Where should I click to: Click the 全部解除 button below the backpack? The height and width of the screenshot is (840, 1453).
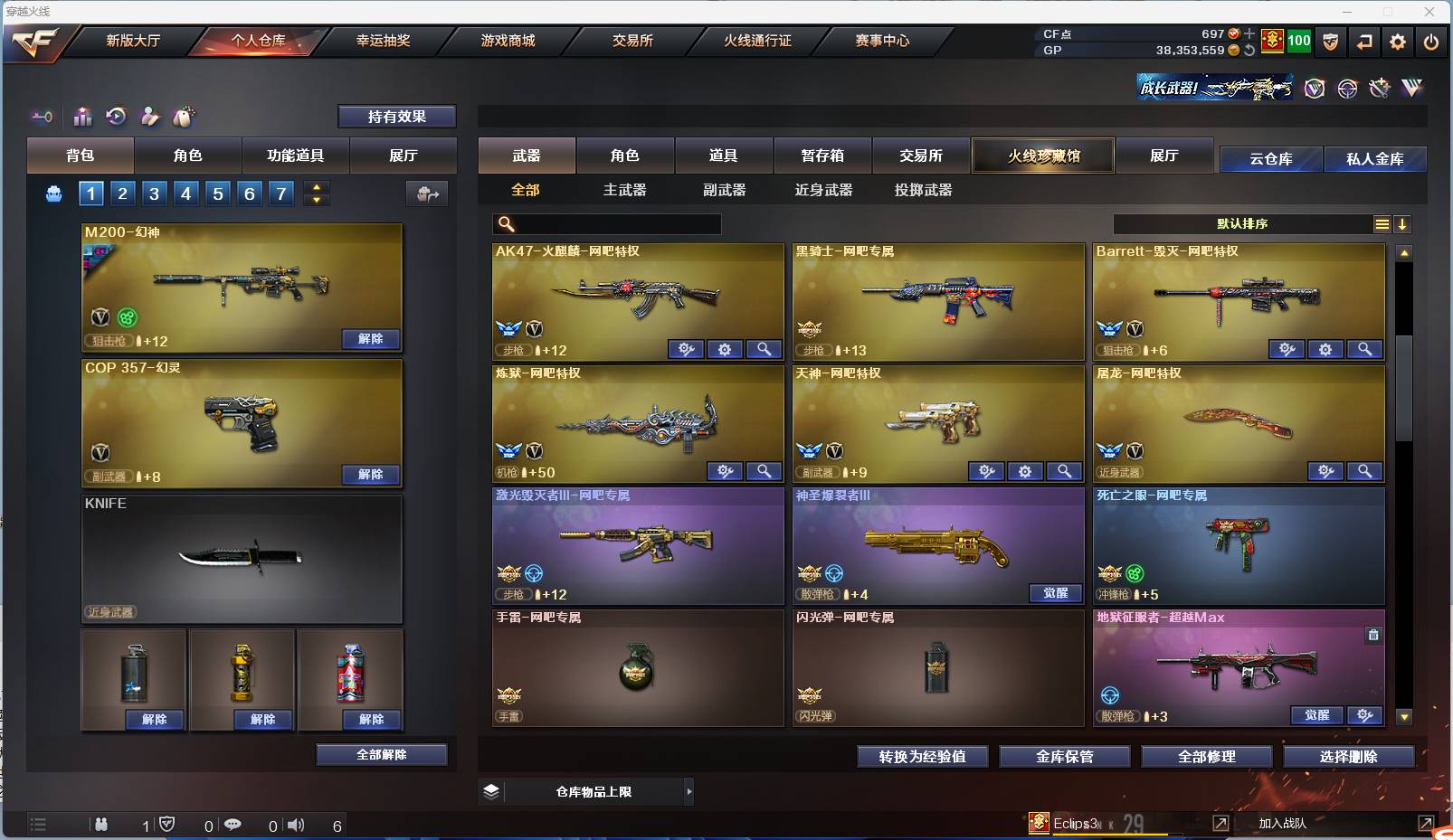pyautogui.click(x=381, y=753)
